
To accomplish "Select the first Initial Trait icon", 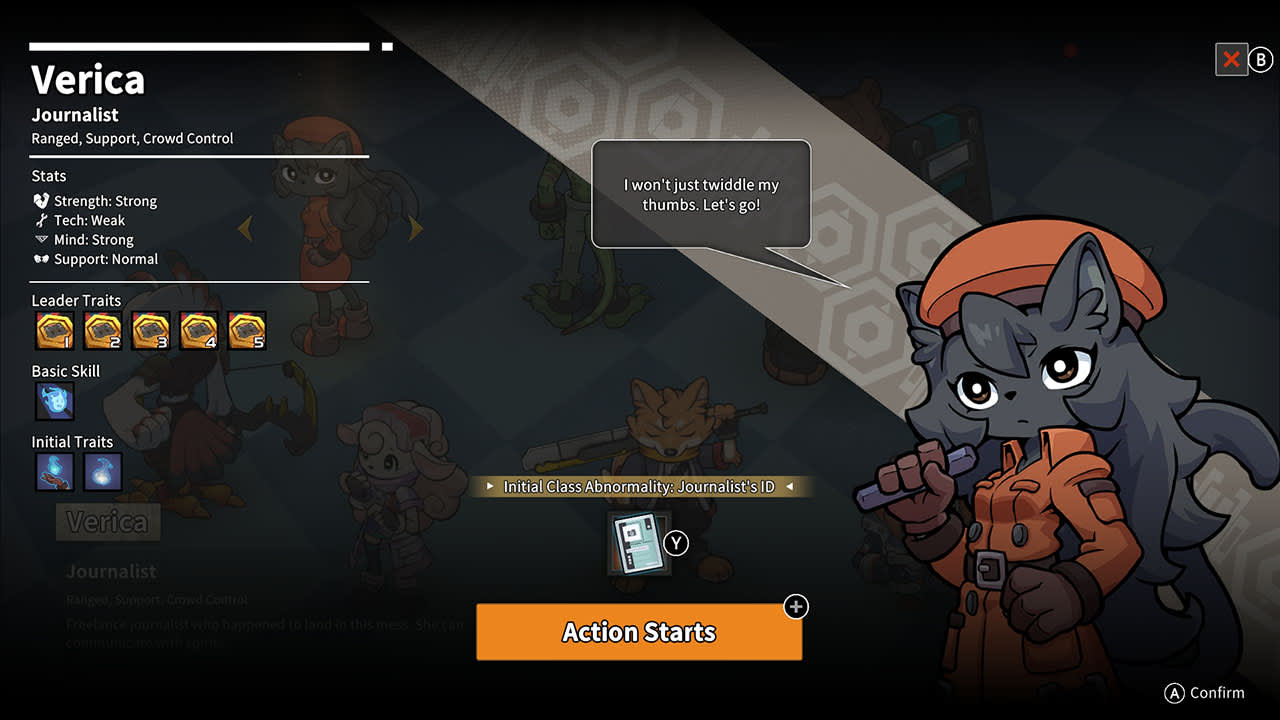I will point(54,471).
